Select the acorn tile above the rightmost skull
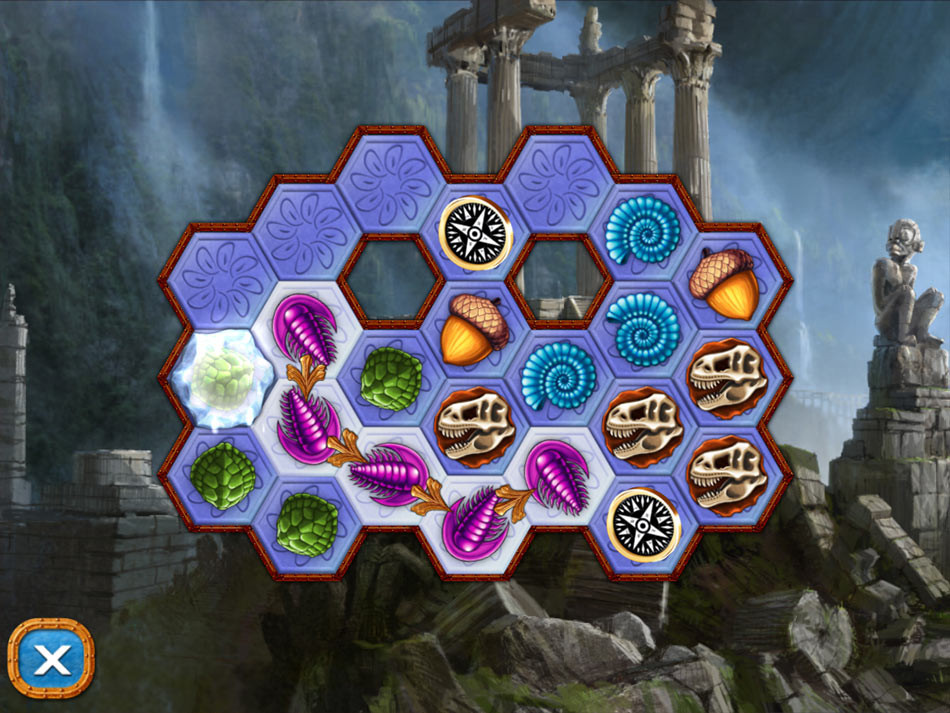The width and height of the screenshot is (950, 713). tap(728, 280)
